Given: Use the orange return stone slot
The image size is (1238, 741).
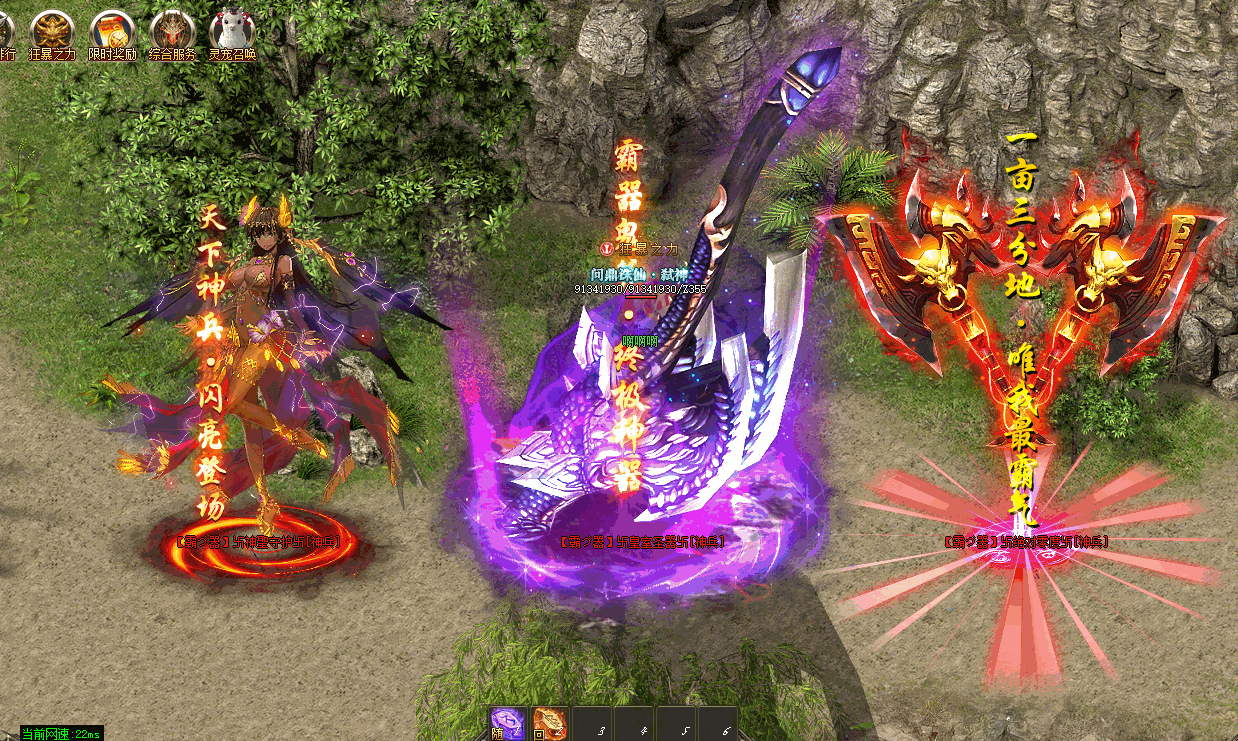Looking at the screenshot, I should tap(550, 724).
